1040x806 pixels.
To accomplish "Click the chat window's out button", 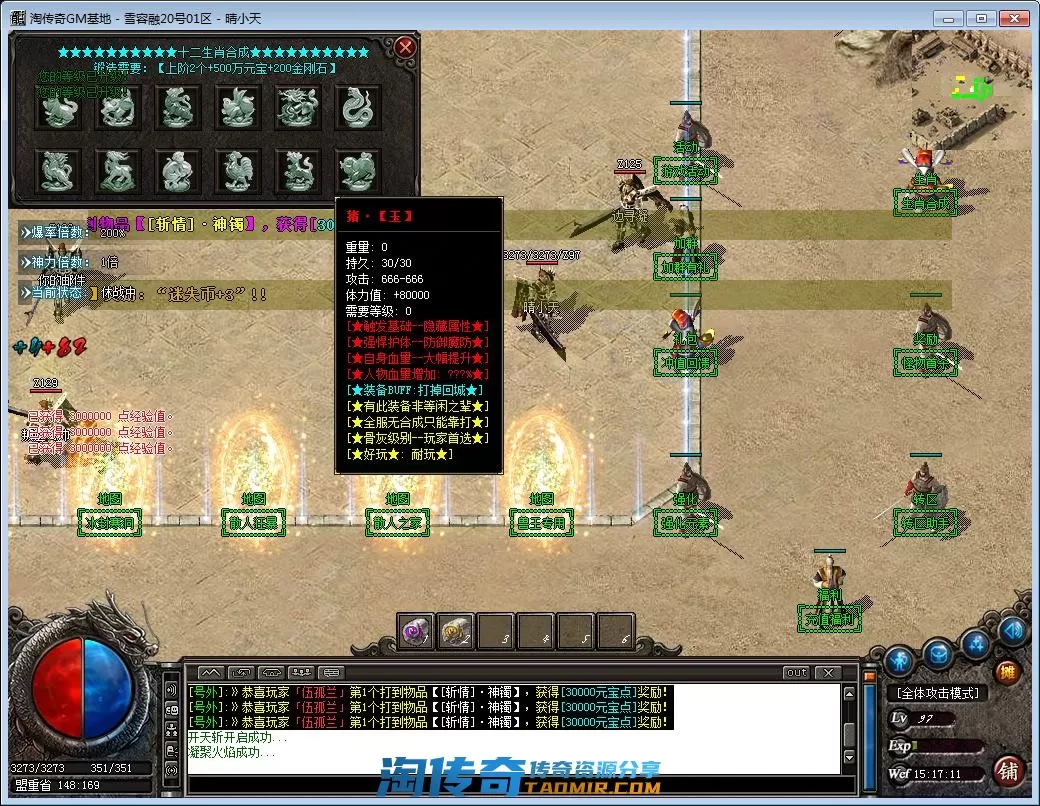I will pos(796,673).
